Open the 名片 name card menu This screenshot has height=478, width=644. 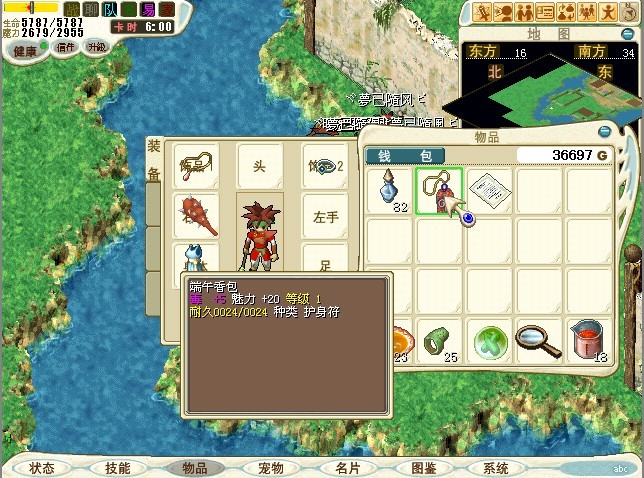click(x=347, y=468)
